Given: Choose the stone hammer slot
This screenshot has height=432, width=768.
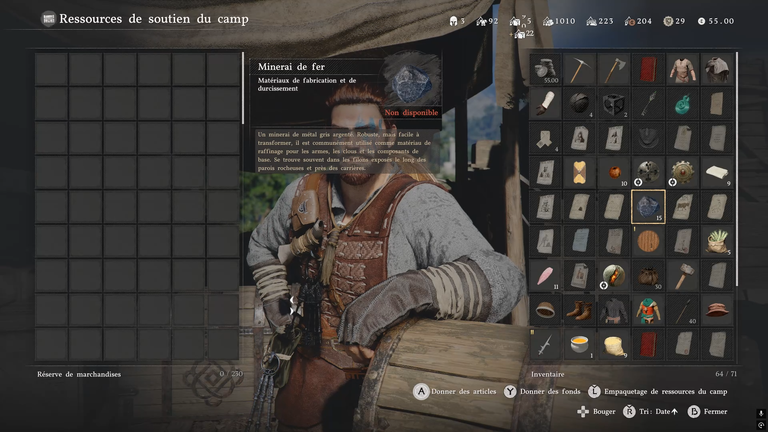Looking at the screenshot, I should point(683,276).
